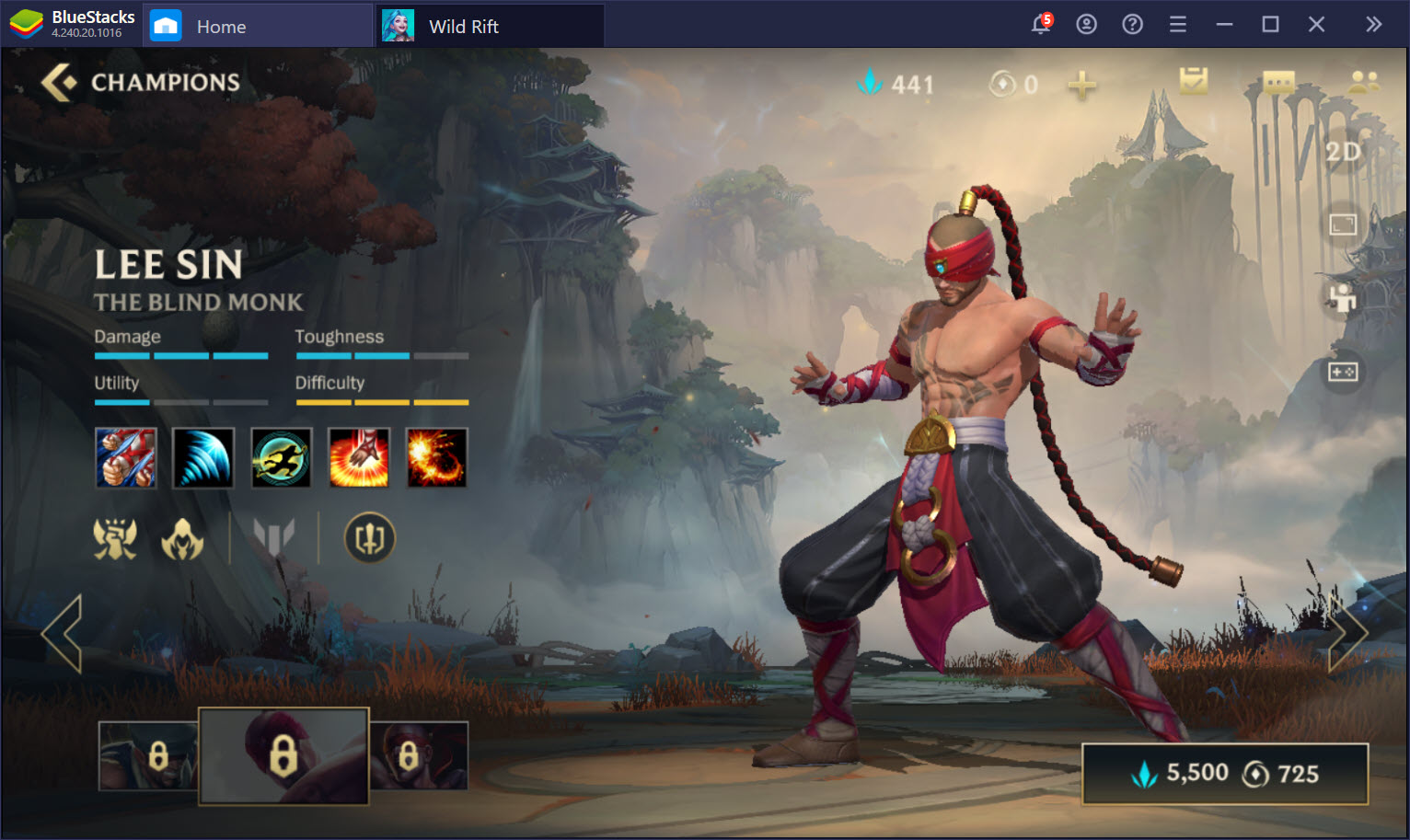Add more Wild Cores with the plus button
The height and width of the screenshot is (840, 1410).
click(x=1082, y=85)
